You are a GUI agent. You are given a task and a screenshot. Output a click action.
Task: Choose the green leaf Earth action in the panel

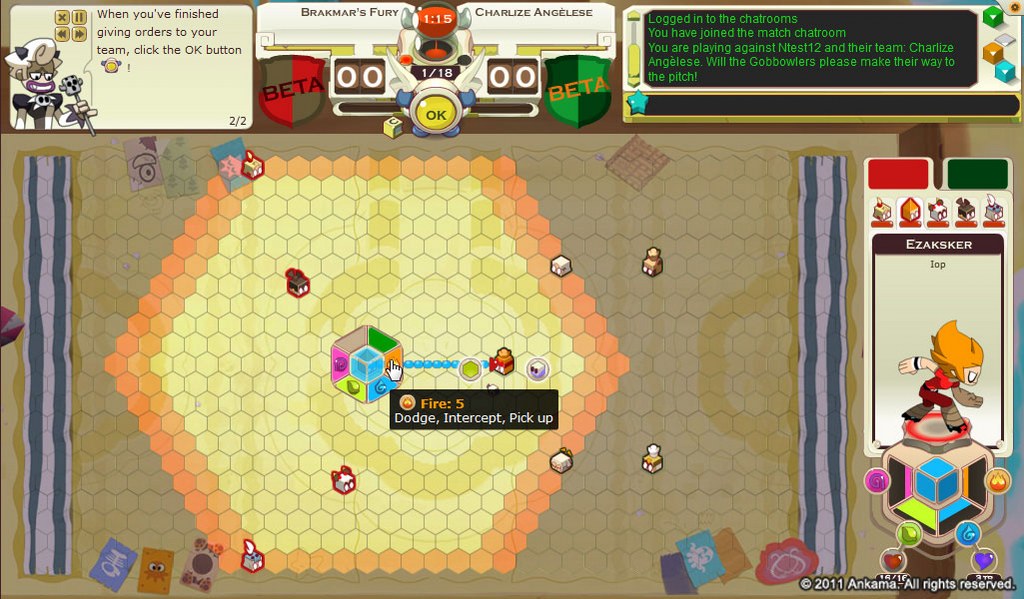tap(908, 534)
